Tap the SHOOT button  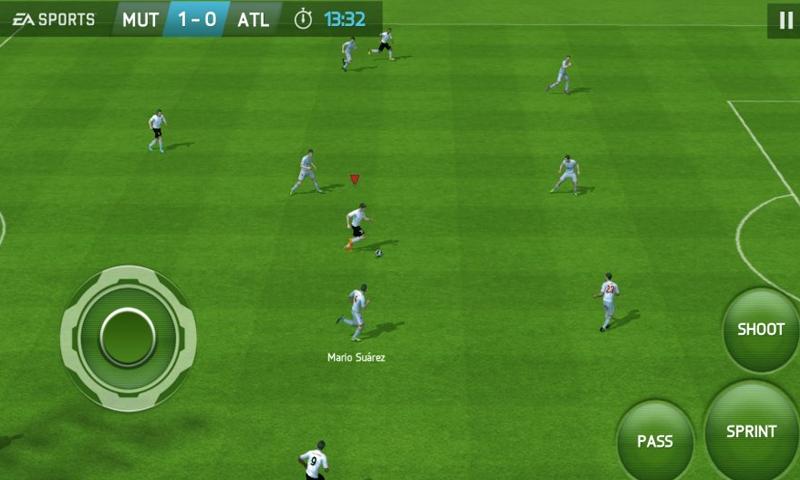761,330
